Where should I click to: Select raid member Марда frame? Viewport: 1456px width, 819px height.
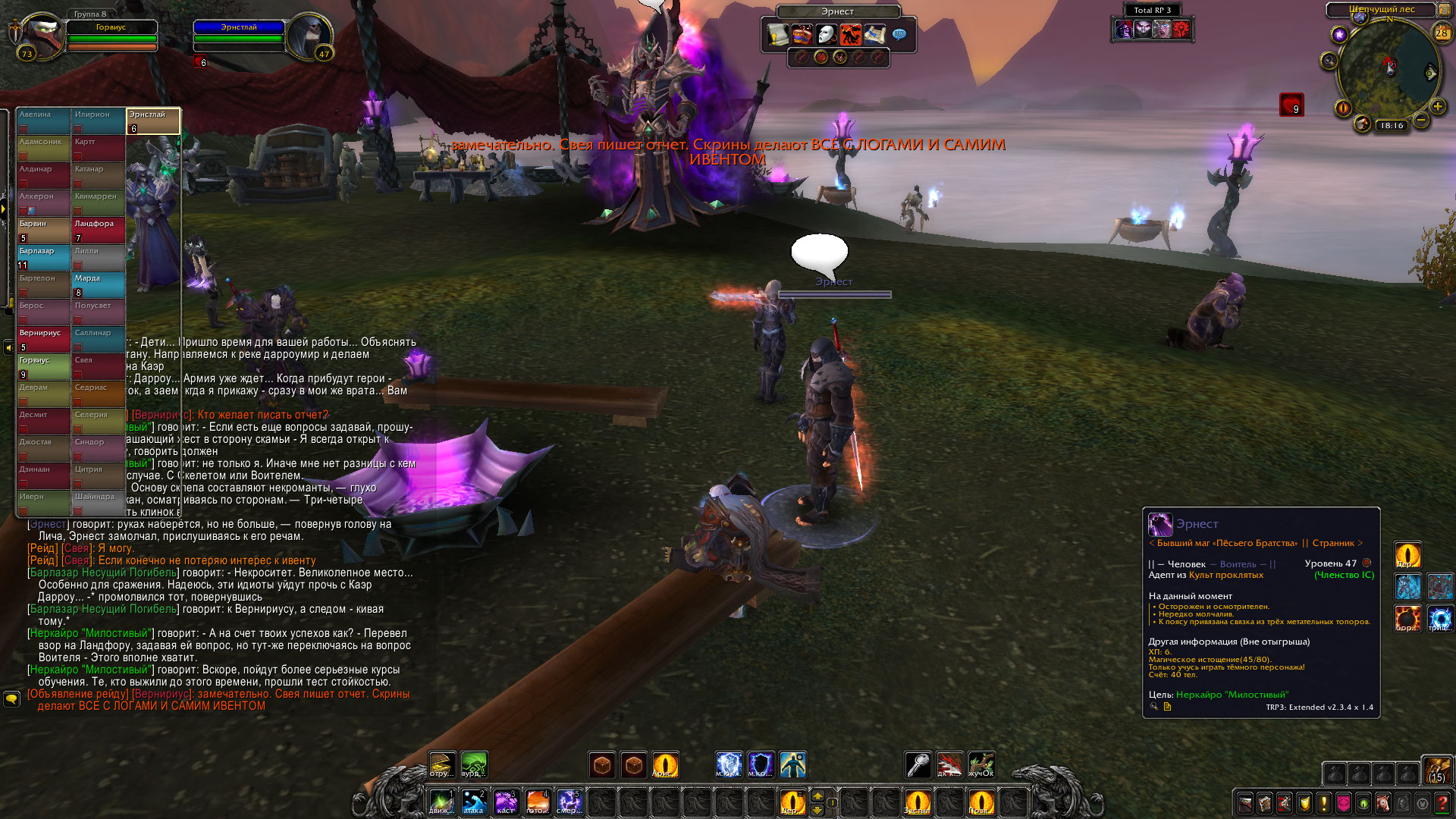(x=99, y=284)
